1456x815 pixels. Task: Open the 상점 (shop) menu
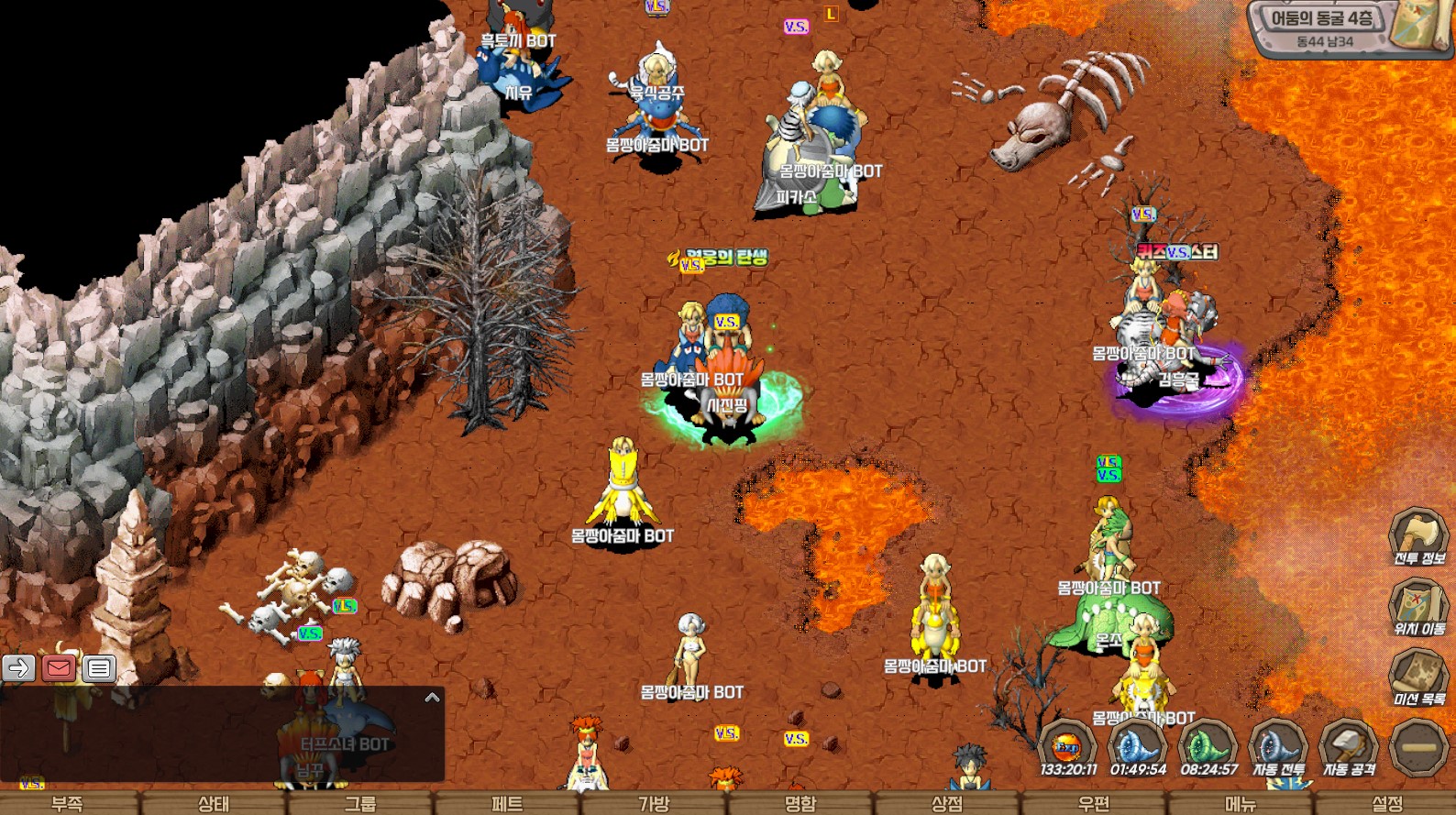pos(947,803)
